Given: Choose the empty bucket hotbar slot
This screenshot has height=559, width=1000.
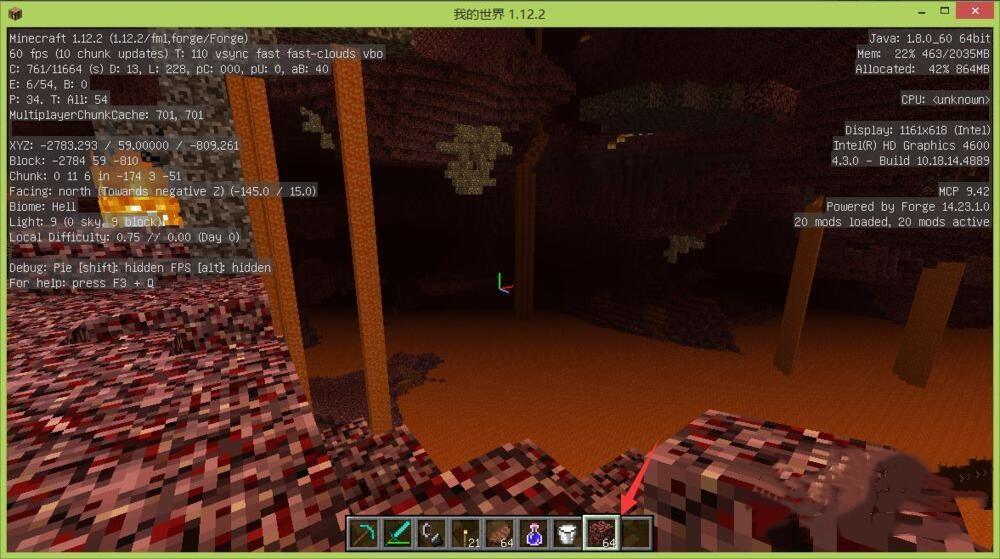Looking at the screenshot, I should click(567, 533).
